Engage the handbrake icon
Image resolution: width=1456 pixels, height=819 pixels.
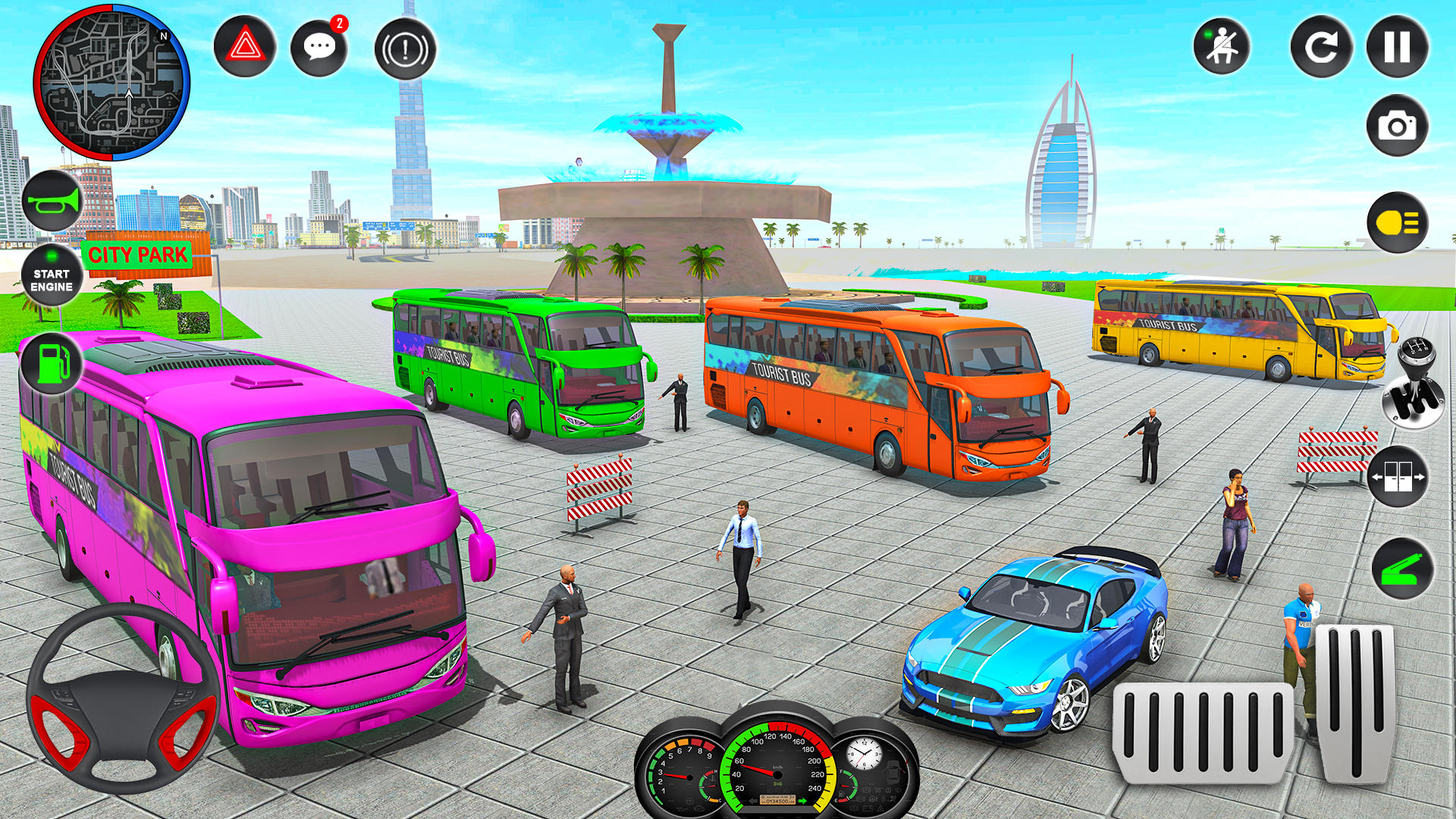pos(405,48)
